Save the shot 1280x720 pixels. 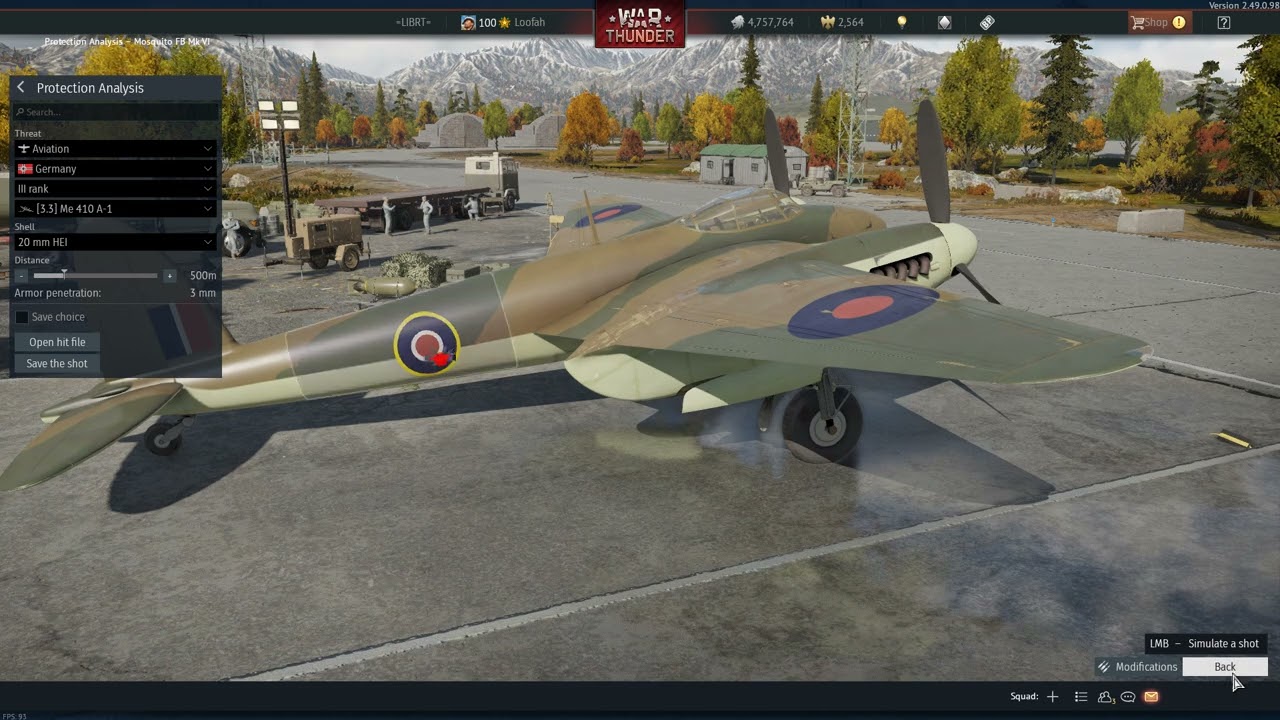pyautogui.click(x=57, y=364)
